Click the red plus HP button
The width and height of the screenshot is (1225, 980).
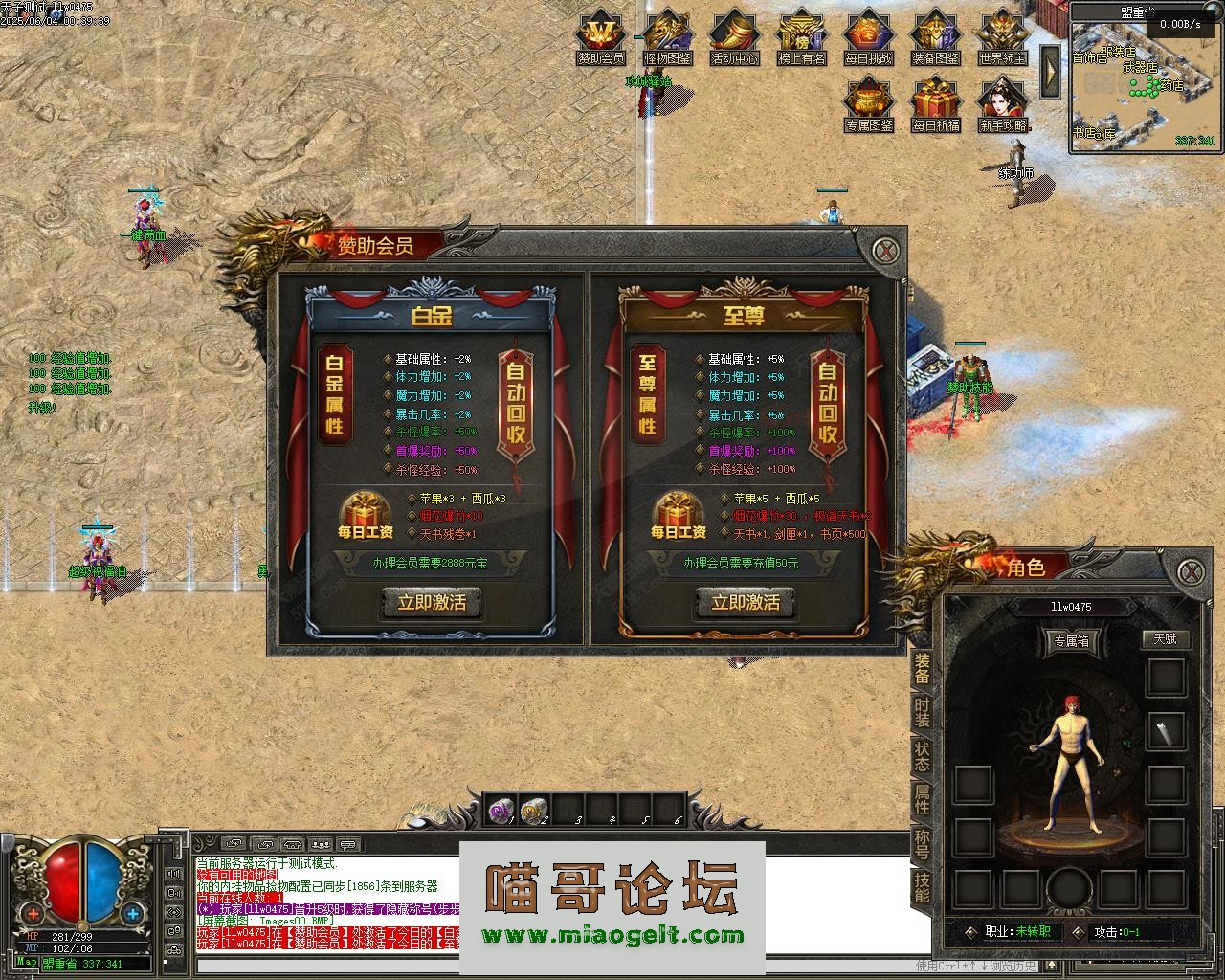click(33, 913)
